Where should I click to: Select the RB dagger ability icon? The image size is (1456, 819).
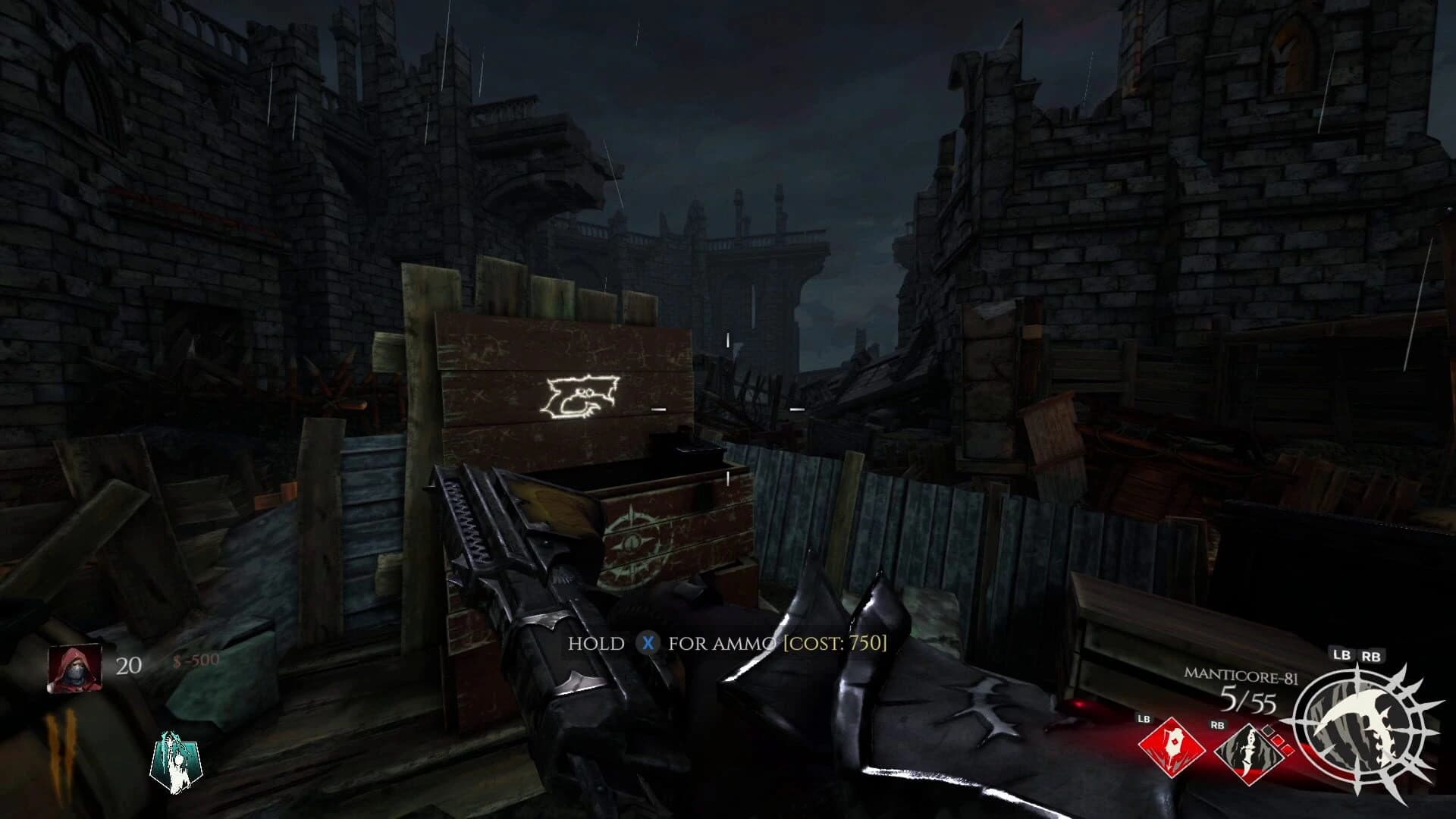(1250, 755)
